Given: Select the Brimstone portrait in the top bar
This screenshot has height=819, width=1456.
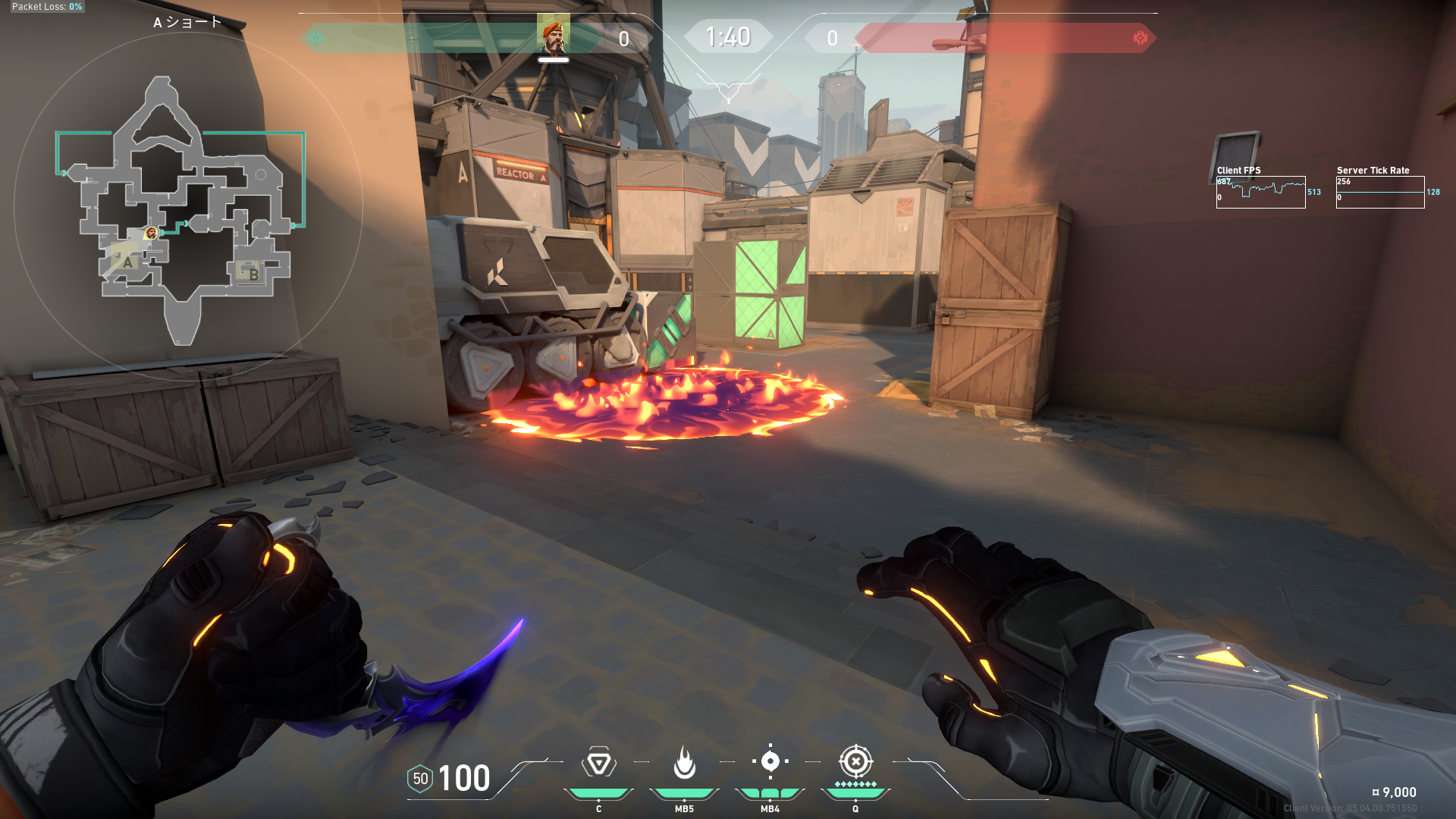Looking at the screenshot, I should pyautogui.click(x=553, y=36).
